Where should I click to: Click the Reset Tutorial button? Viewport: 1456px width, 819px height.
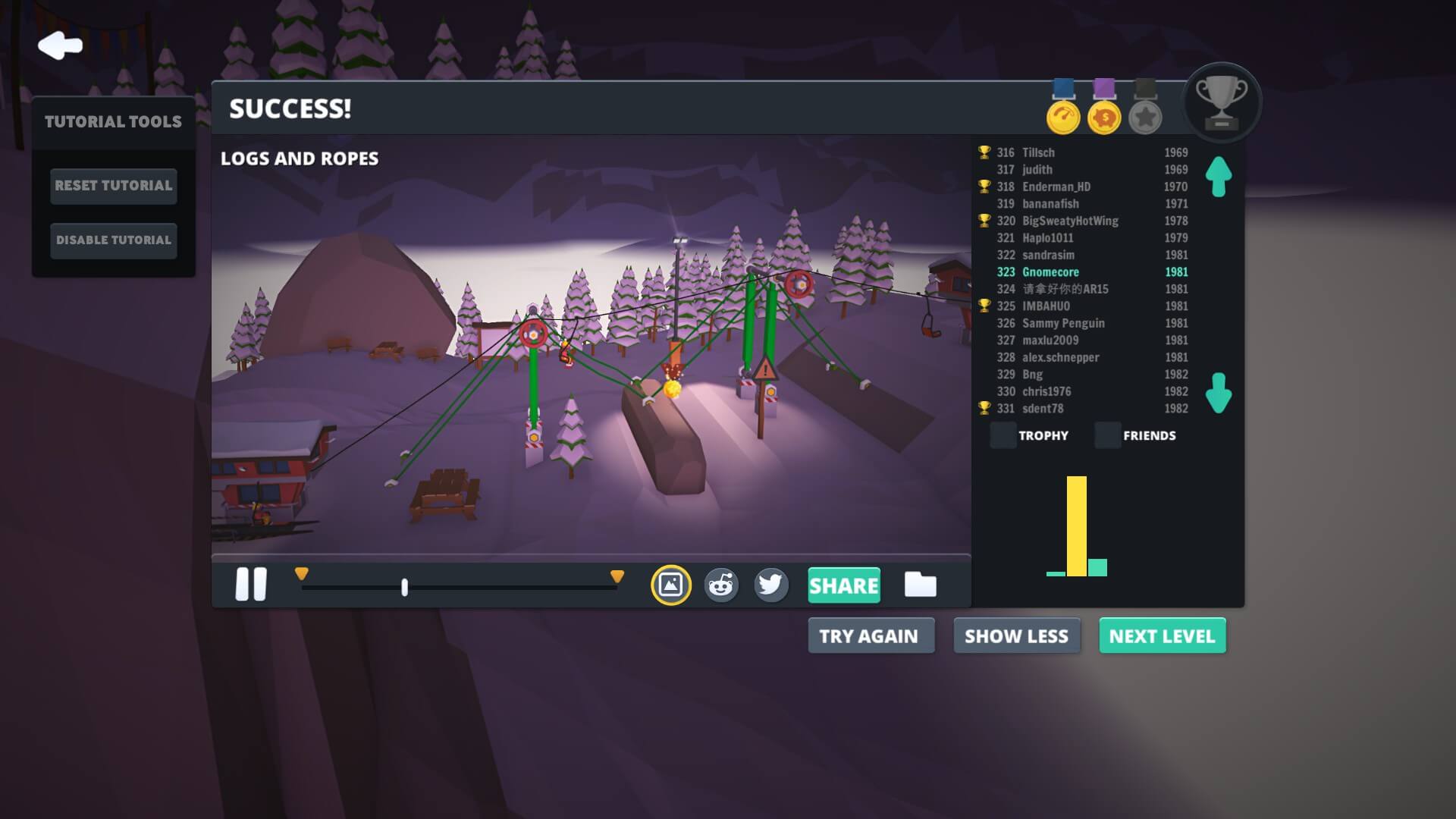[114, 186]
